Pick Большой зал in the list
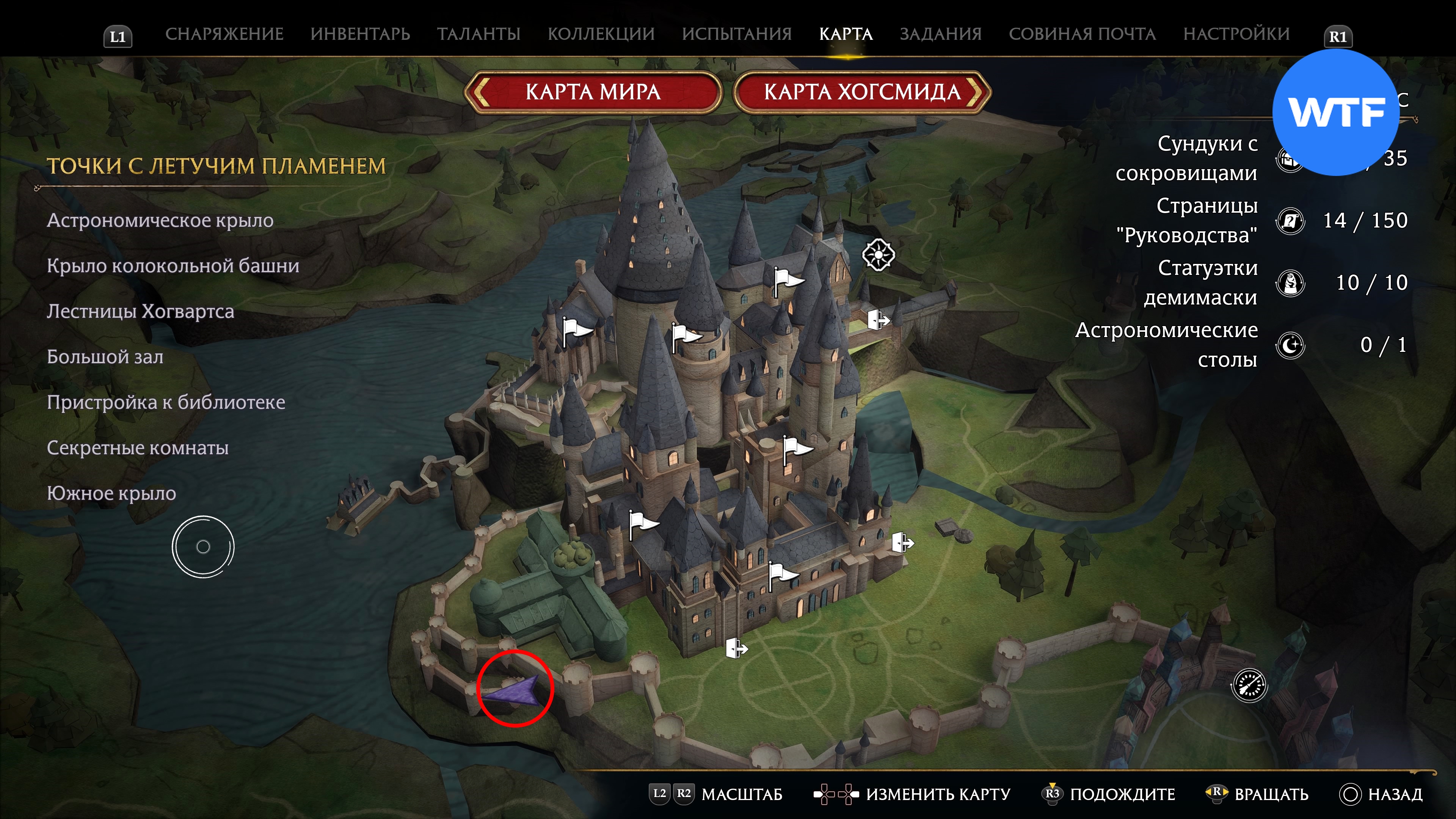The image size is (1456, 819). [105, 357]
